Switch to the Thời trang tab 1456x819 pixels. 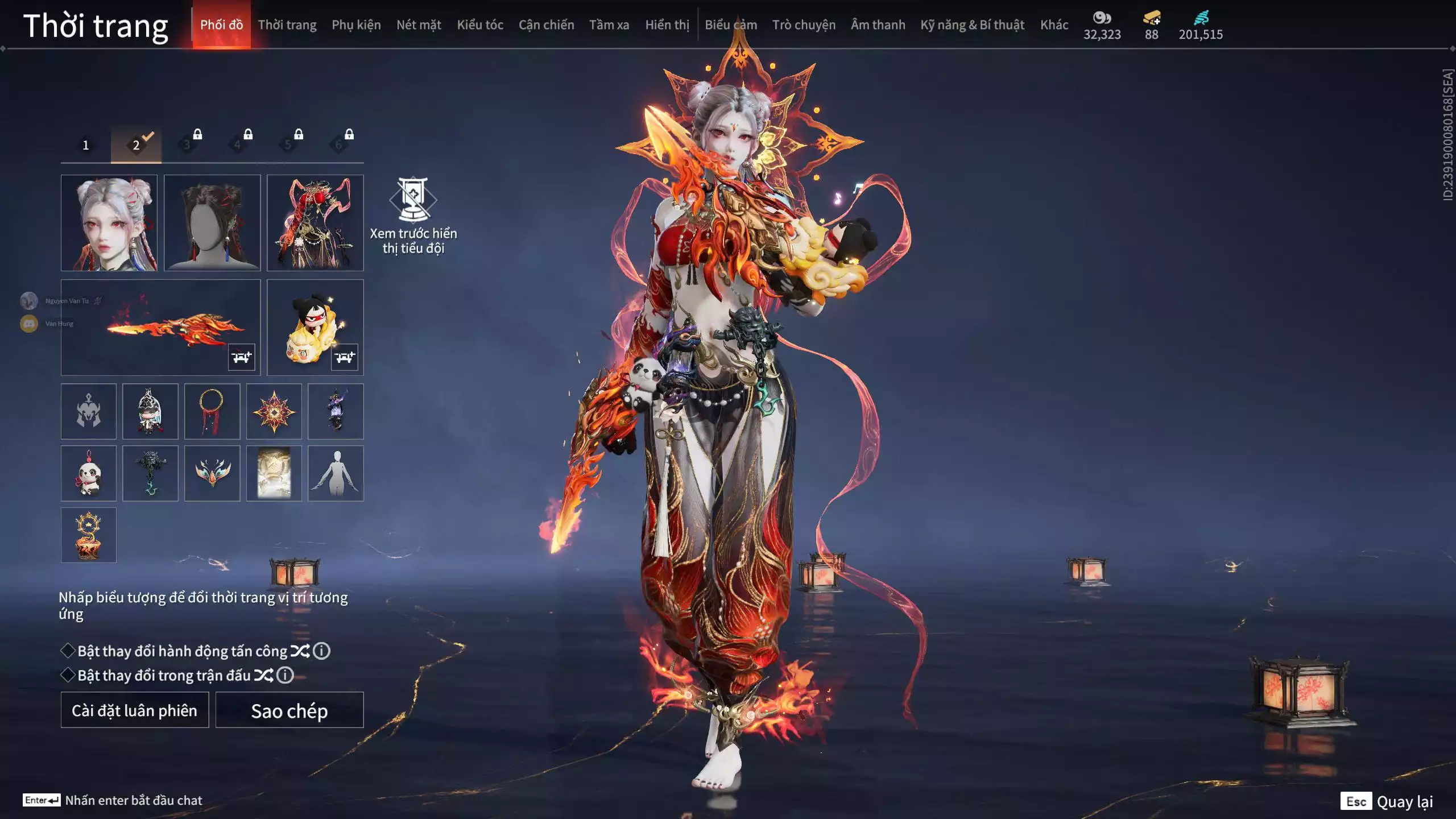[x=287, y=24]
